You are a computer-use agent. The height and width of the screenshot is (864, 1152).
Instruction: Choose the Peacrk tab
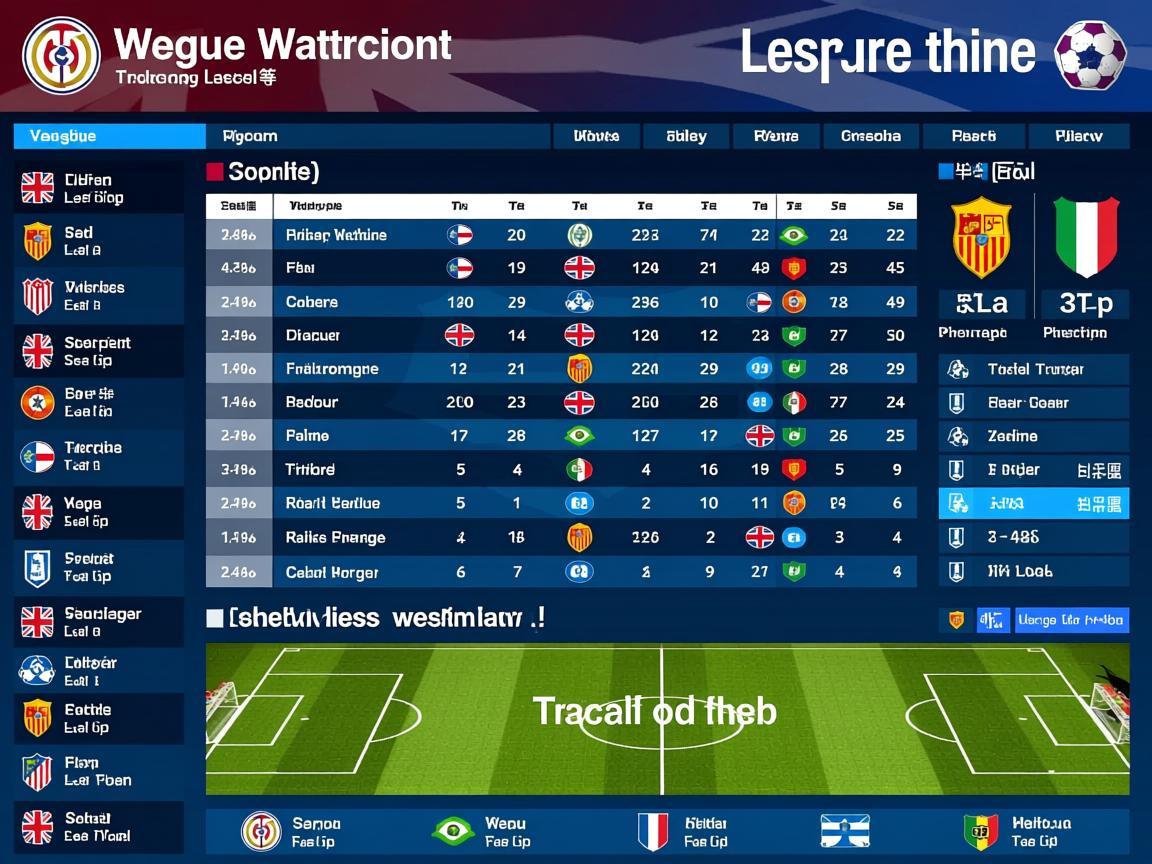point(973,136)
